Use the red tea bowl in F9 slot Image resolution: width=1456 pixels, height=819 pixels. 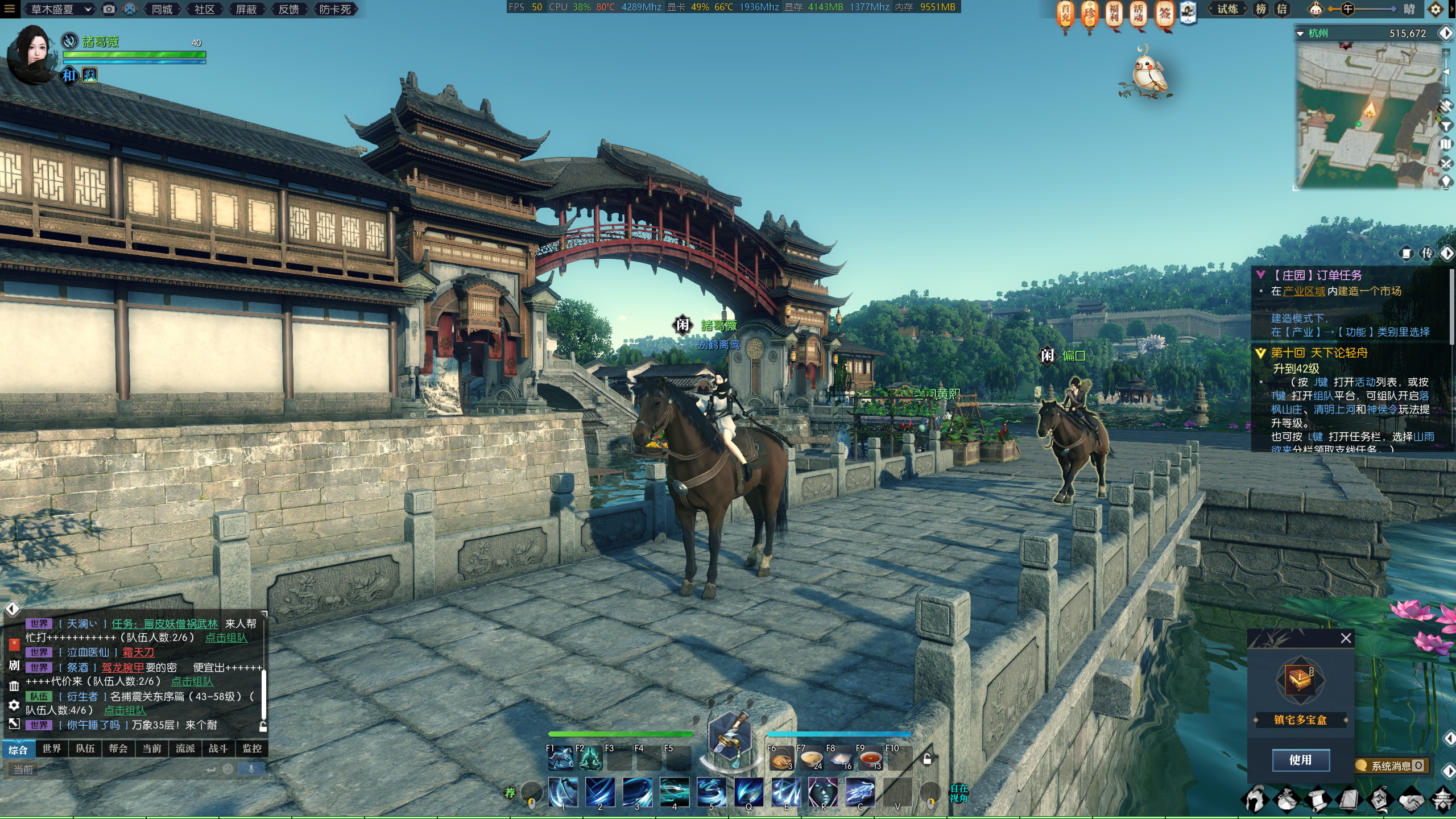pos(870,759)
